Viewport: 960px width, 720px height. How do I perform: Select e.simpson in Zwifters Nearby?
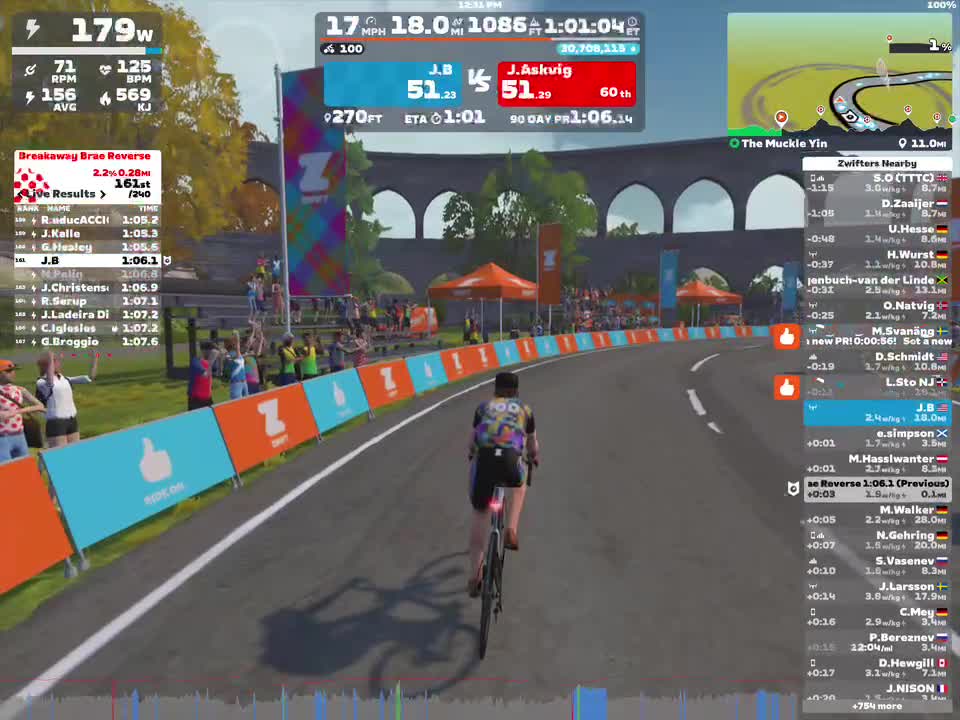click(x=877, y=438)
